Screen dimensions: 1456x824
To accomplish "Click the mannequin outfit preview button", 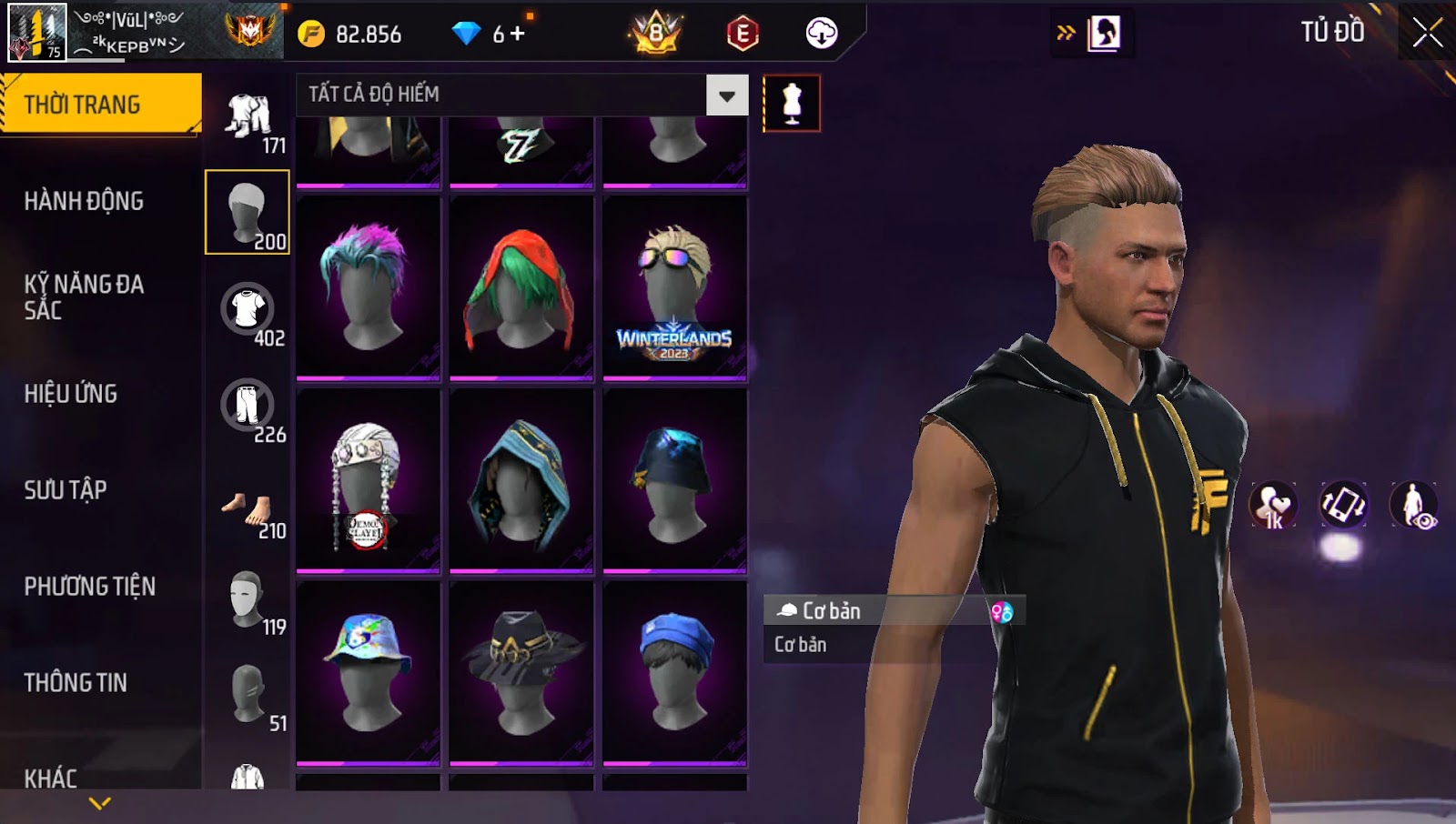I will pyautogui.click(x=792, y=104).
